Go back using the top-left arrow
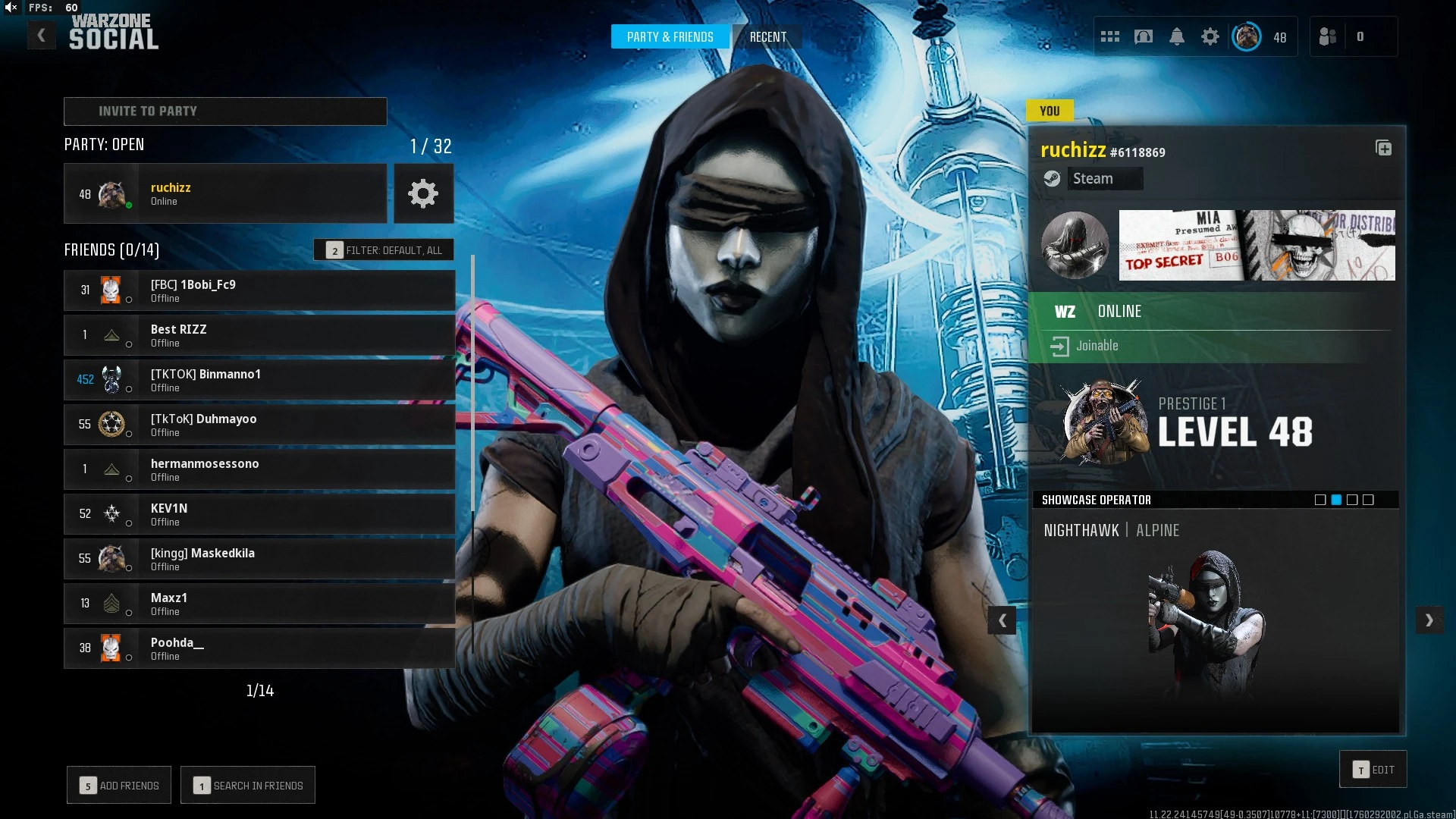Image resolution: width=1456 pixels, height=819 pixels. pyautogui.click(x=42, y=36)
